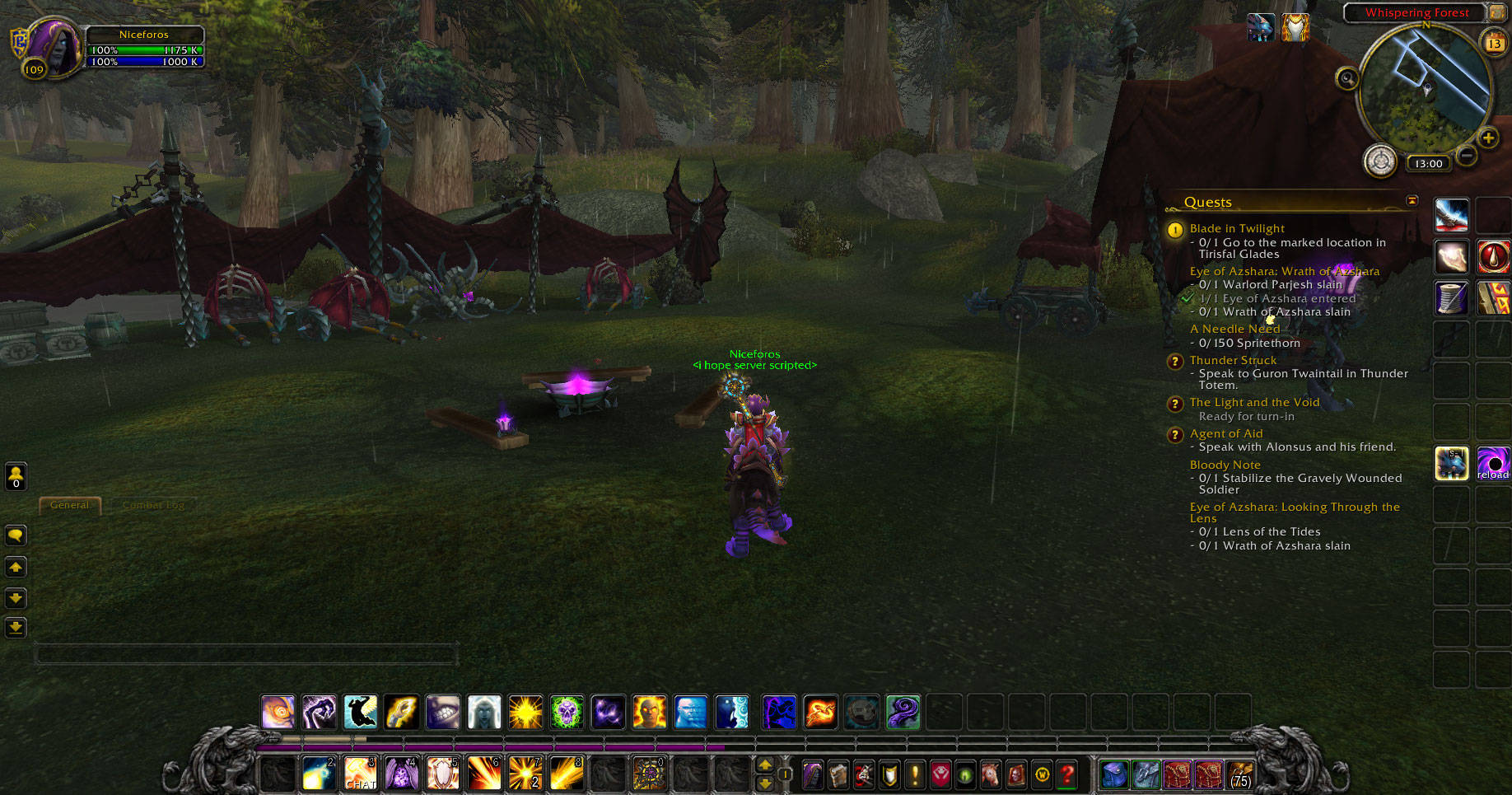Collapse the Quests tracker panel
This screenshot has width=1512, height=795.
[1412, 201]
